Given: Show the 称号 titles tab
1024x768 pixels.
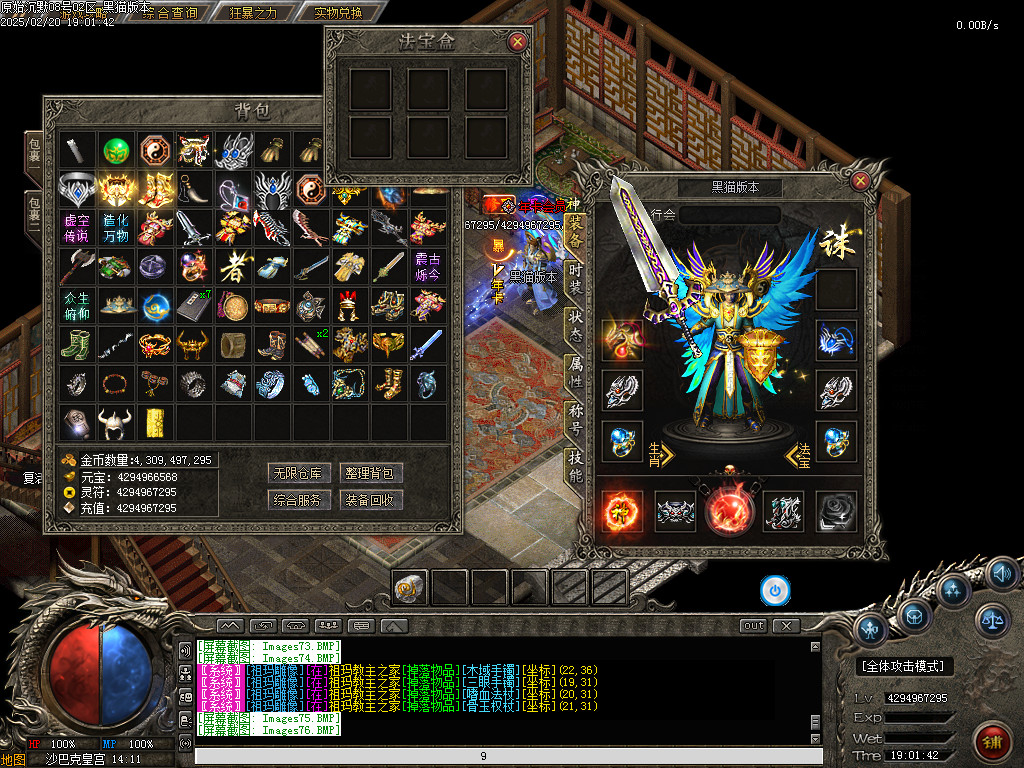Looking at the screenshot, I should pos(575,417).
